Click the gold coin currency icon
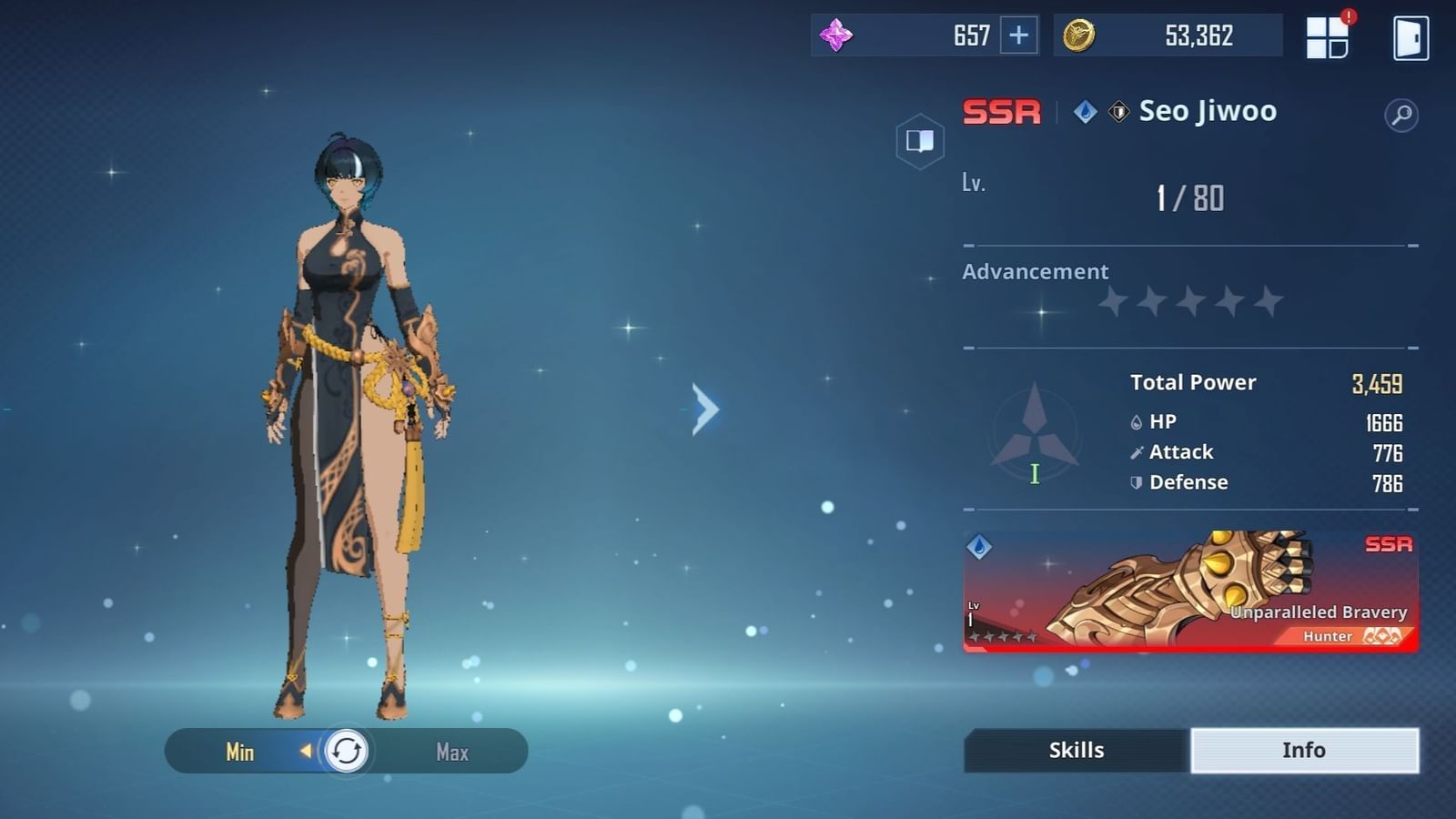 point(1078,35)
